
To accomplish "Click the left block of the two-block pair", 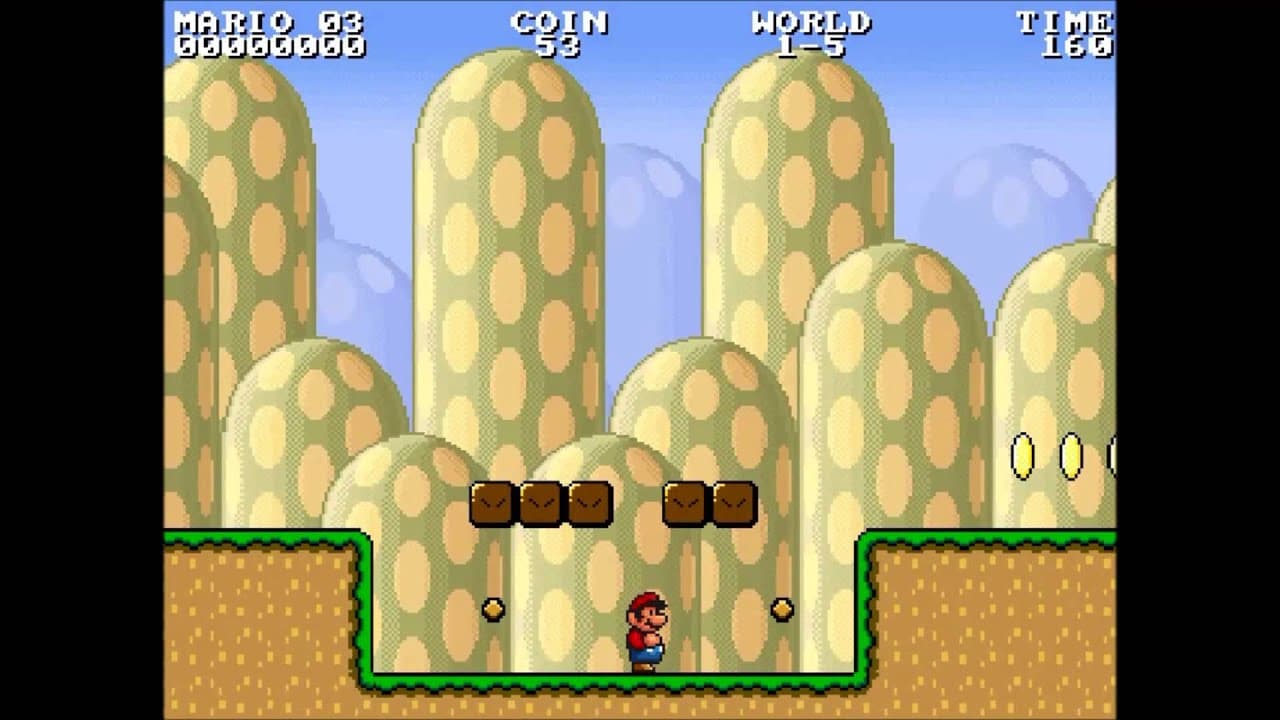I will pyautogui.click(x=684, y=501).
